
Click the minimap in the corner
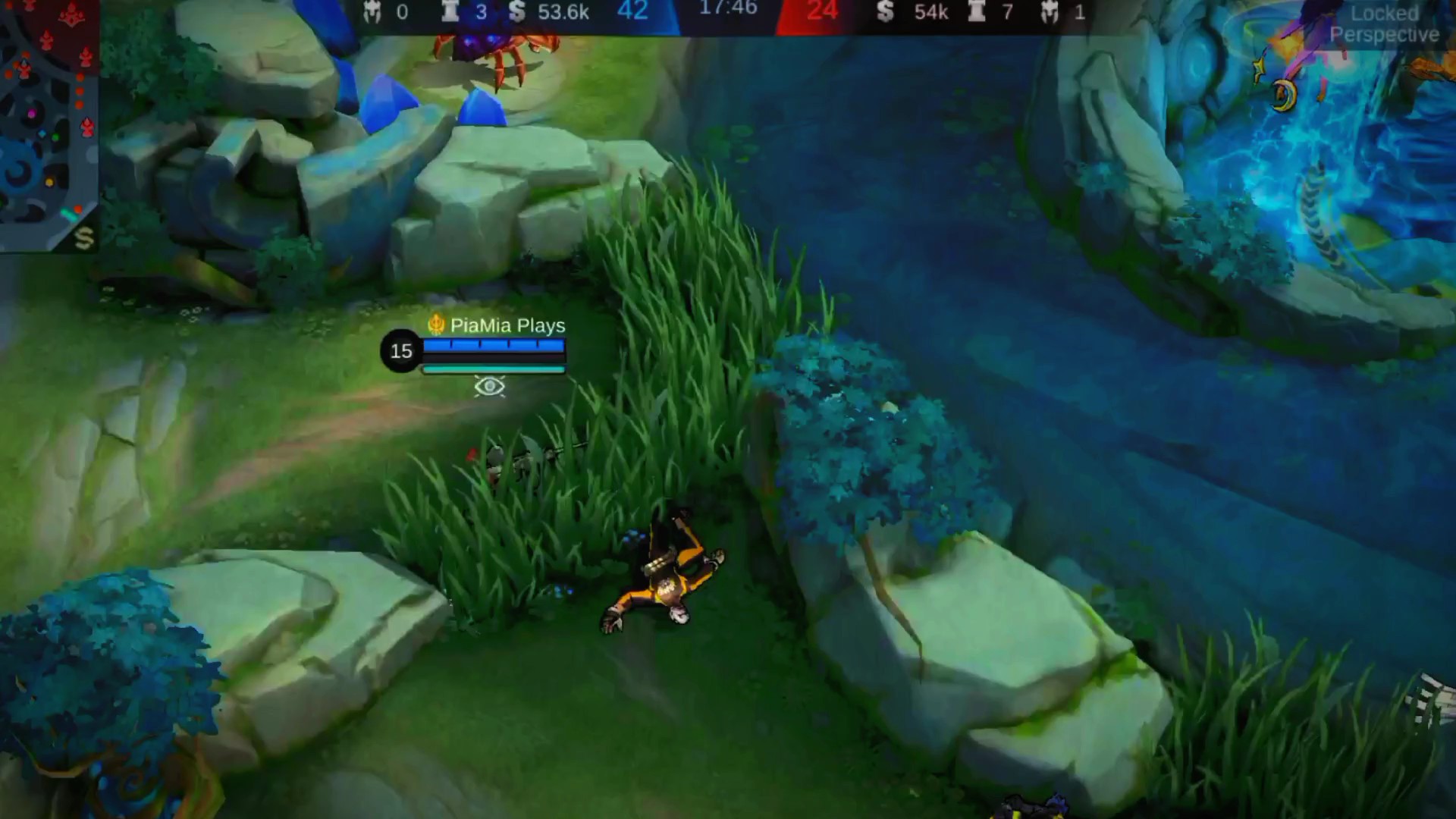coord(47,114)
